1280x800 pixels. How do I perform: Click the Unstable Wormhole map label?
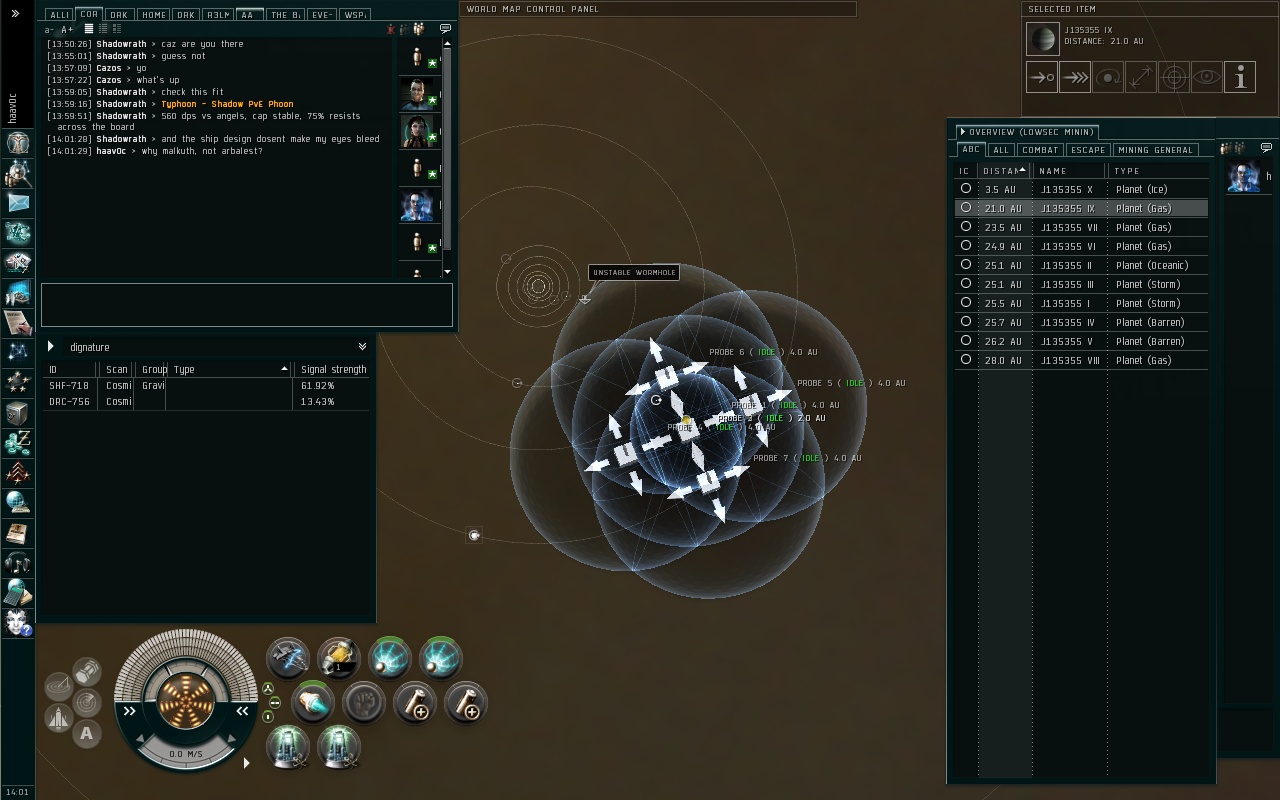[634, 272]
